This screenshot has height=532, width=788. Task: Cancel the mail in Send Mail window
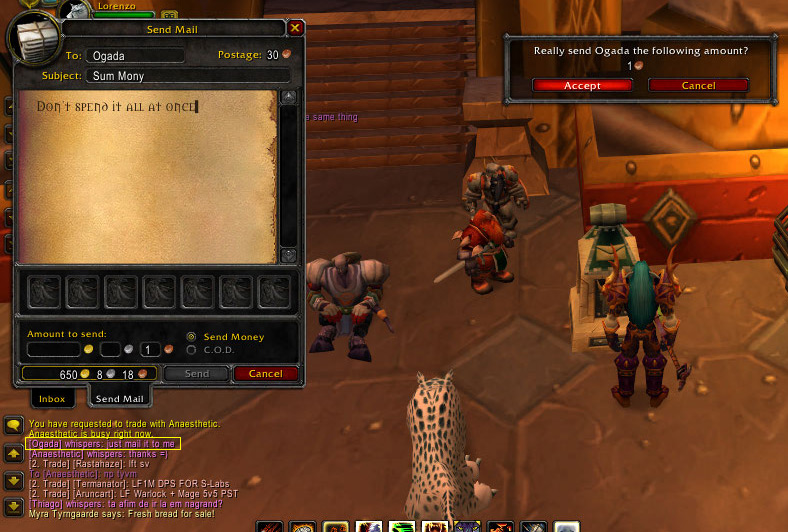coord(265,374)
